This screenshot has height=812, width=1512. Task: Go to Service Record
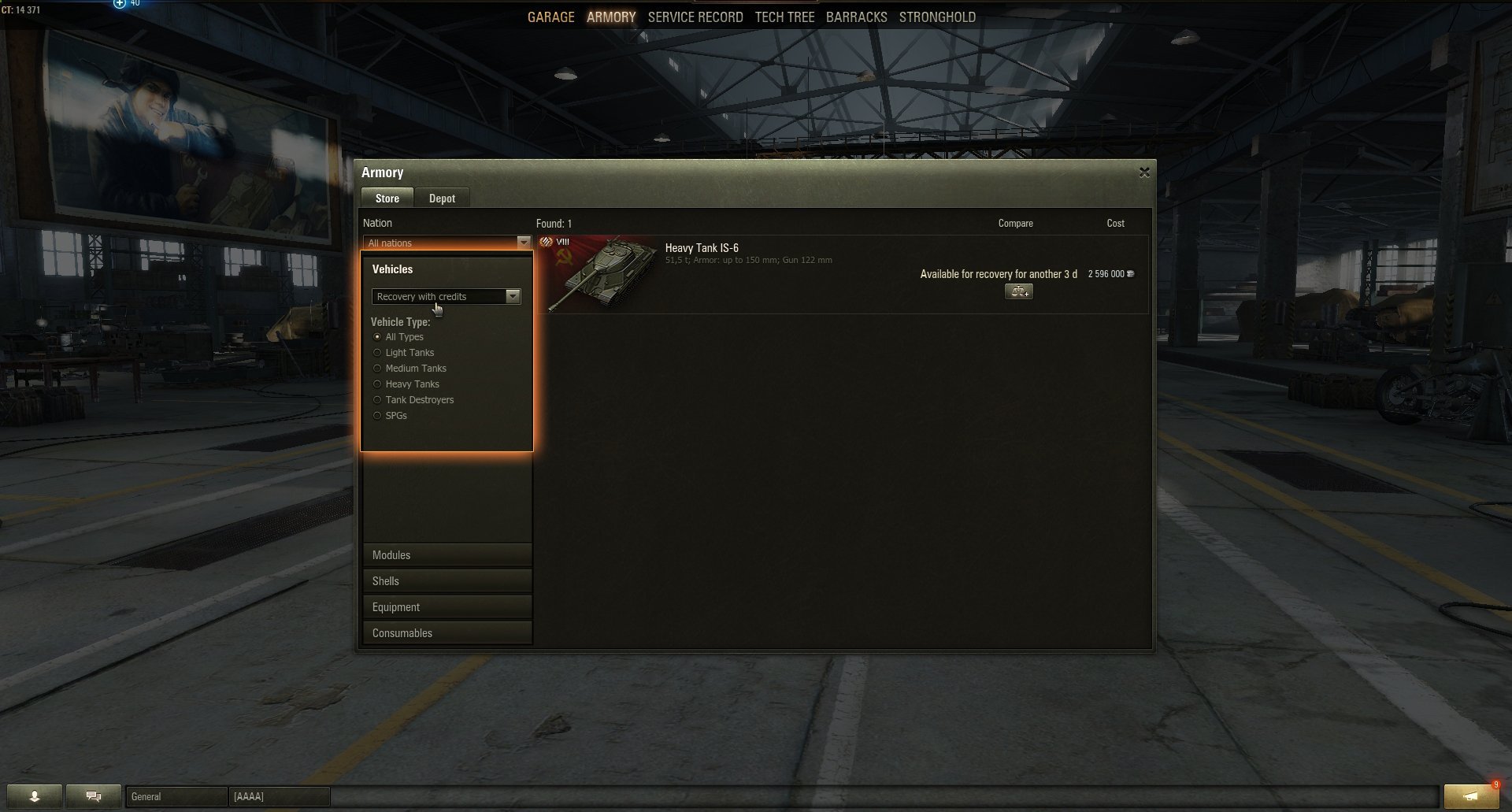tap(695, 17)
